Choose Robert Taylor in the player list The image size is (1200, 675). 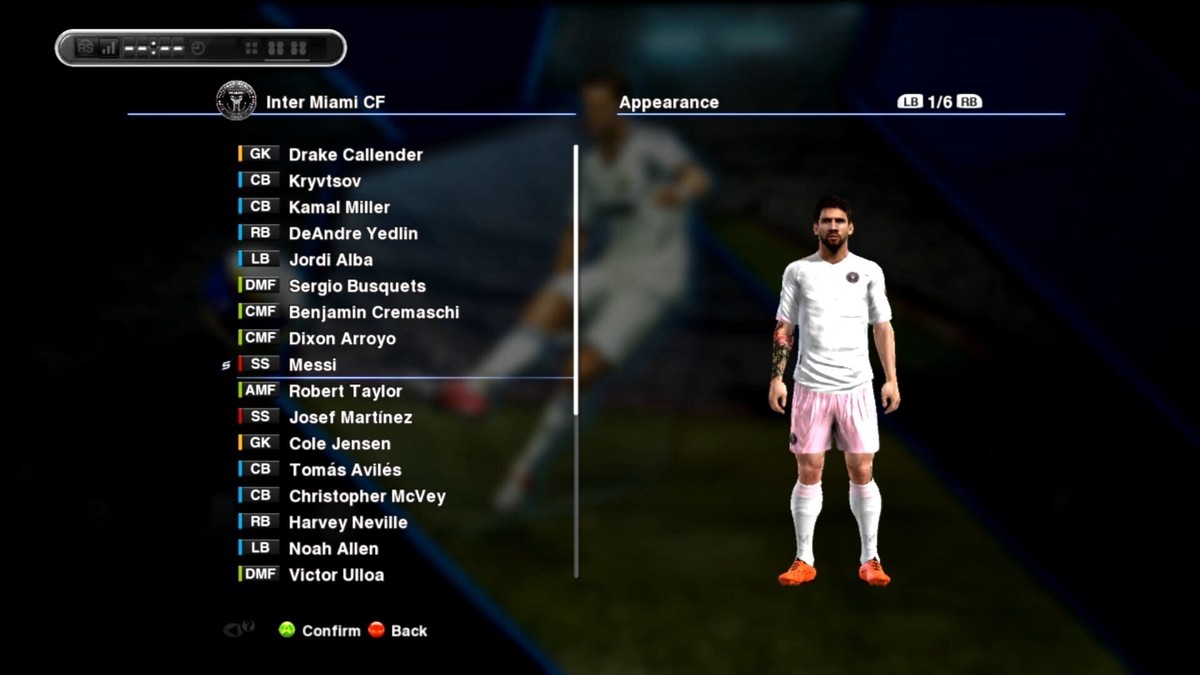pos(345,391)
